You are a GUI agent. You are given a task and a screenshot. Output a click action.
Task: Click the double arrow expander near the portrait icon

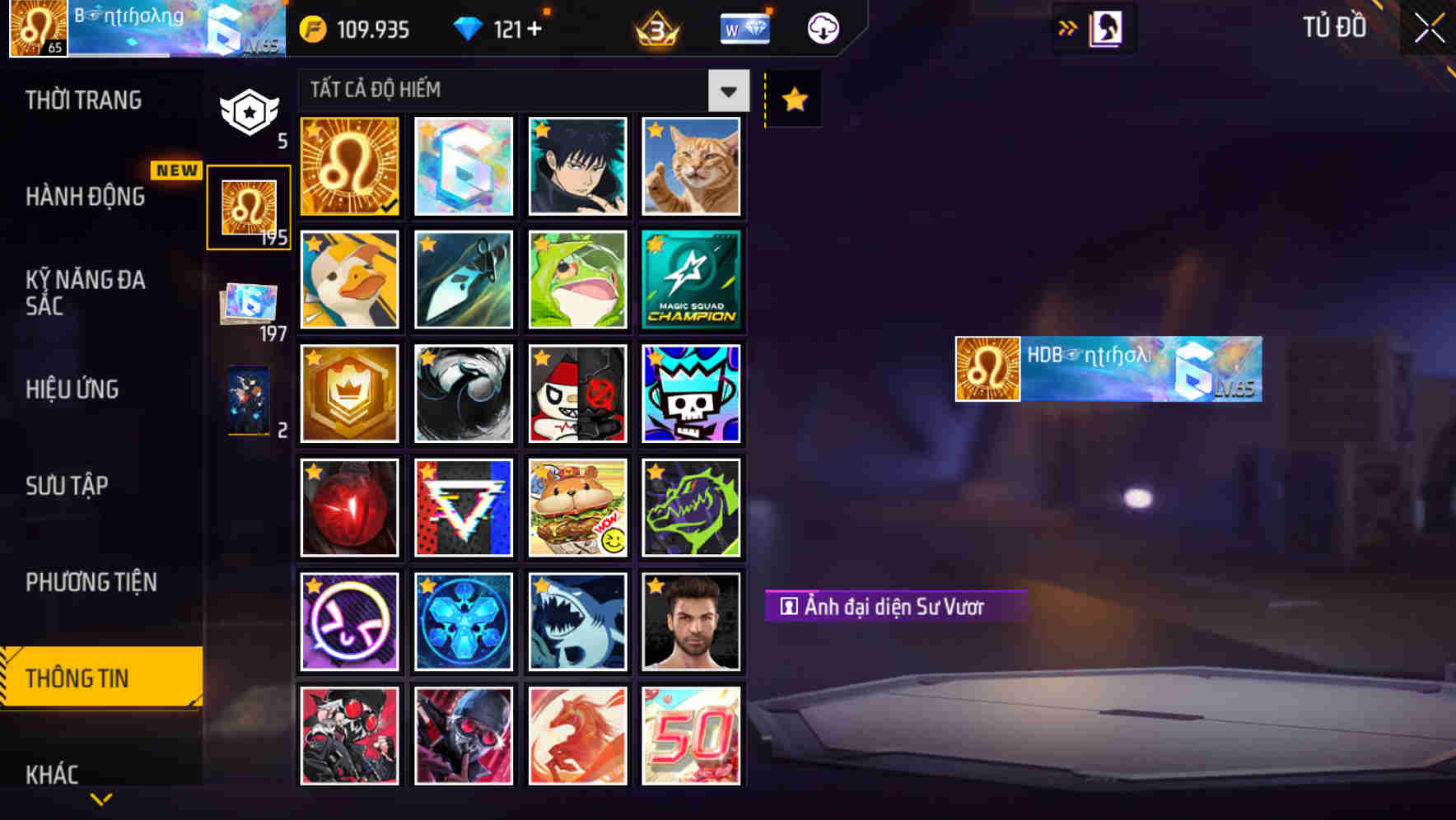pyautogui.click(x=1066, y=27)
